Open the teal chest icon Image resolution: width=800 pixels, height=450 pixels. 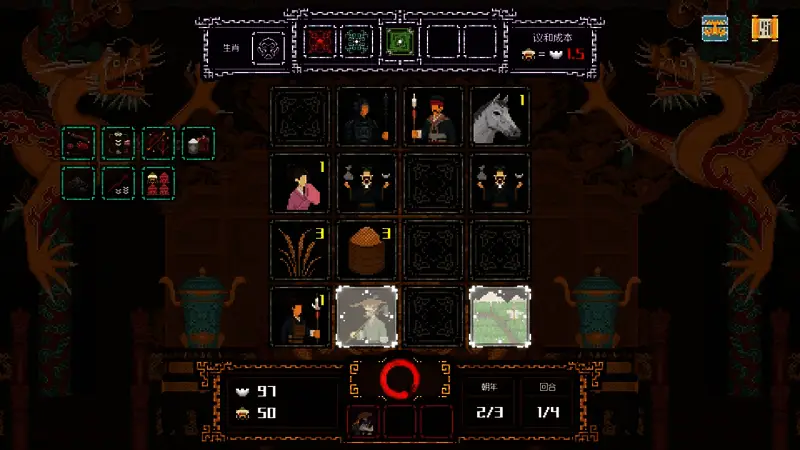tap(714, 28)
